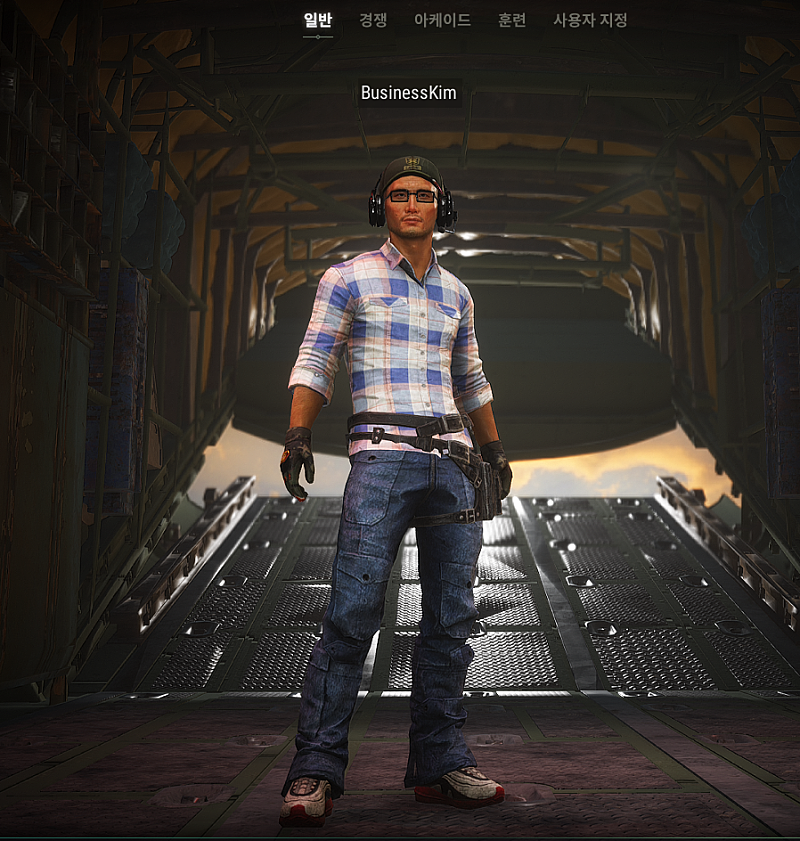Open the 아케이드 tab

pos(442,20)
